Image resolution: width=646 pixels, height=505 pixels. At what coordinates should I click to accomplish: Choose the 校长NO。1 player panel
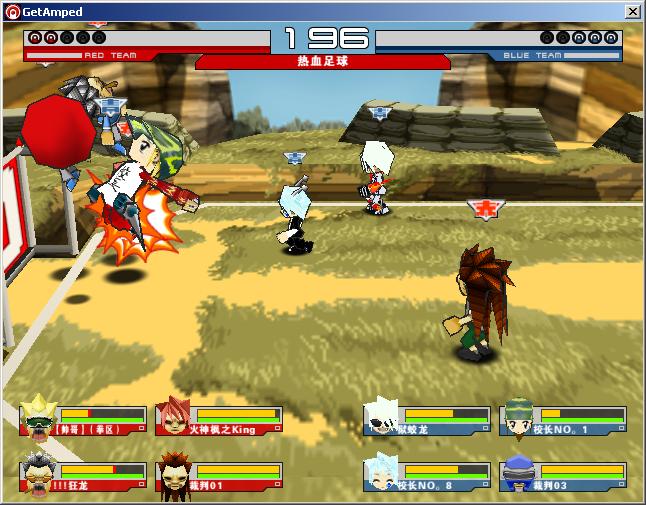coord(563,420)
